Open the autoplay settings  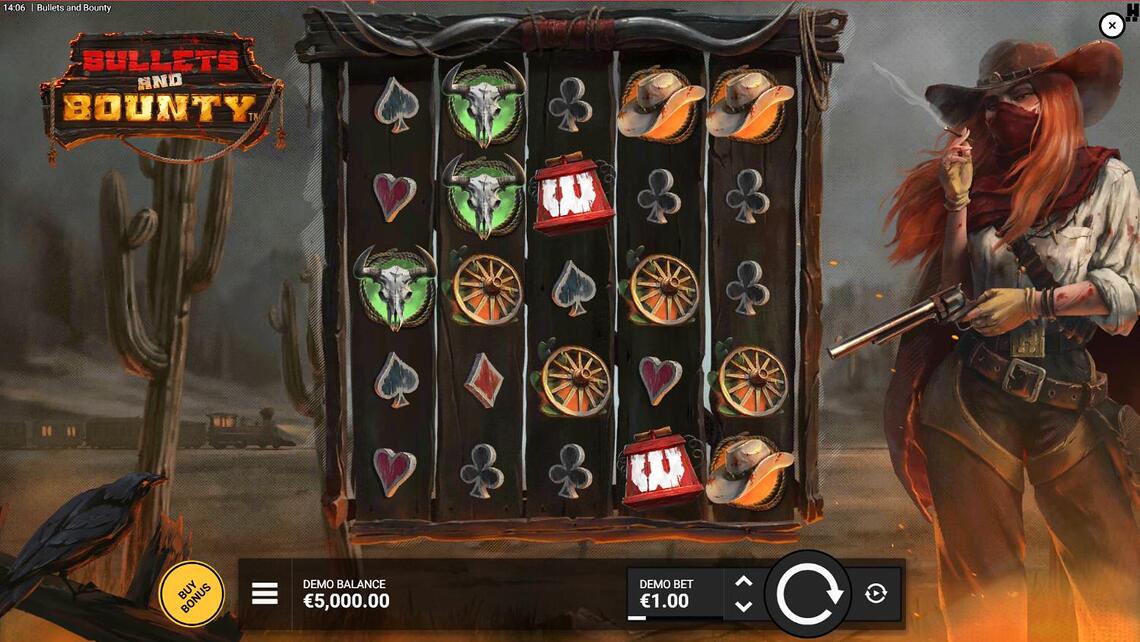click(876, 594)
